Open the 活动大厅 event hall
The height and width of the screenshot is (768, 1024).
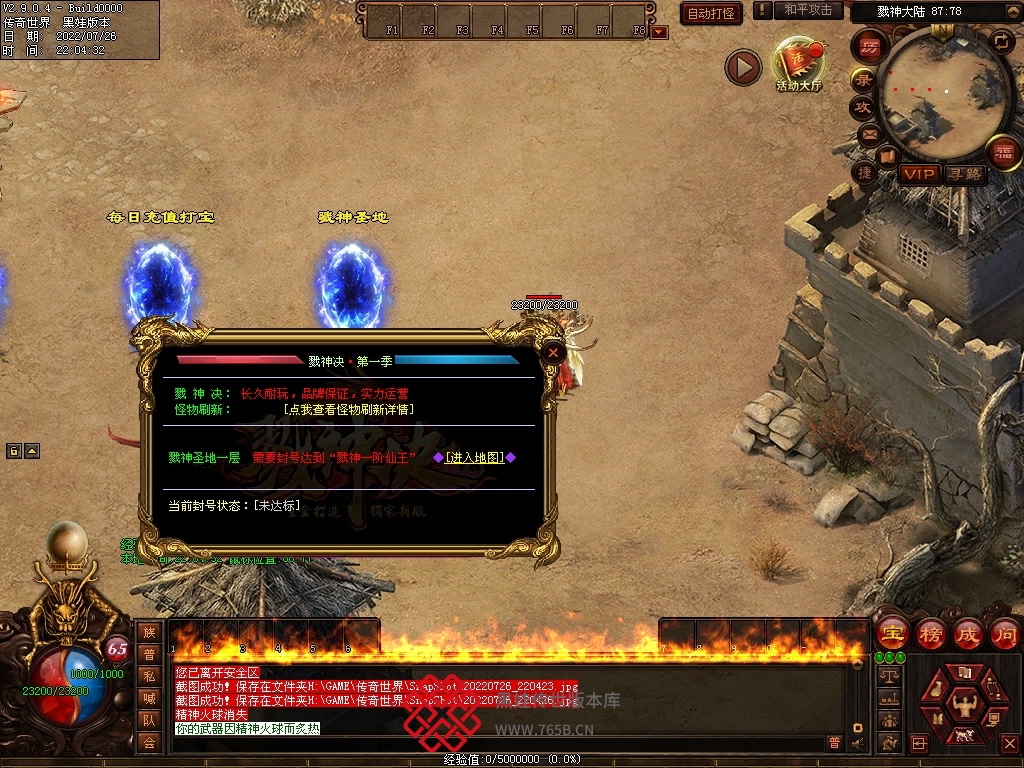pyautogui.click(x=798, y=62)
